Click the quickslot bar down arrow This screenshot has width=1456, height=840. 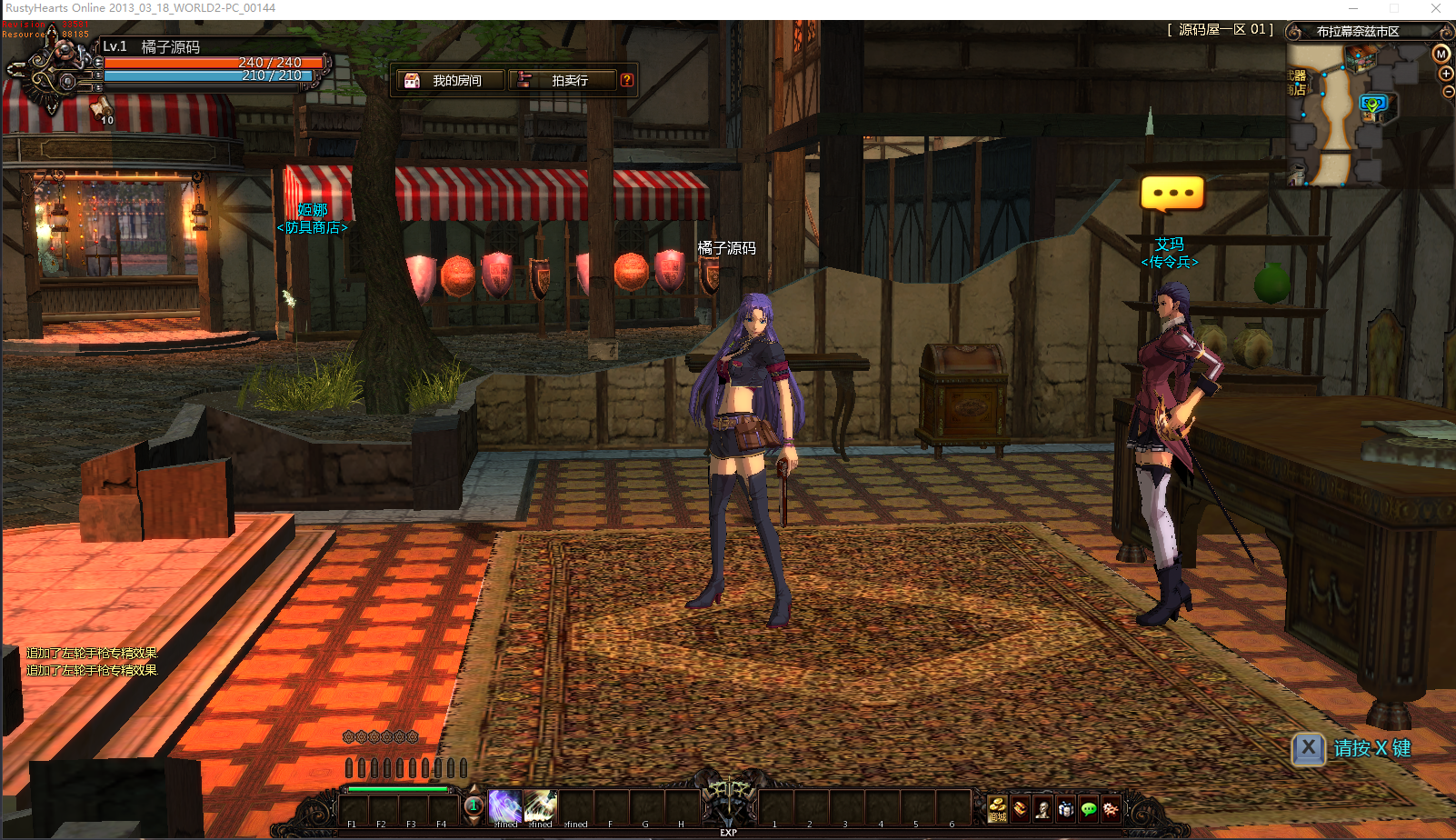(474, 819)
